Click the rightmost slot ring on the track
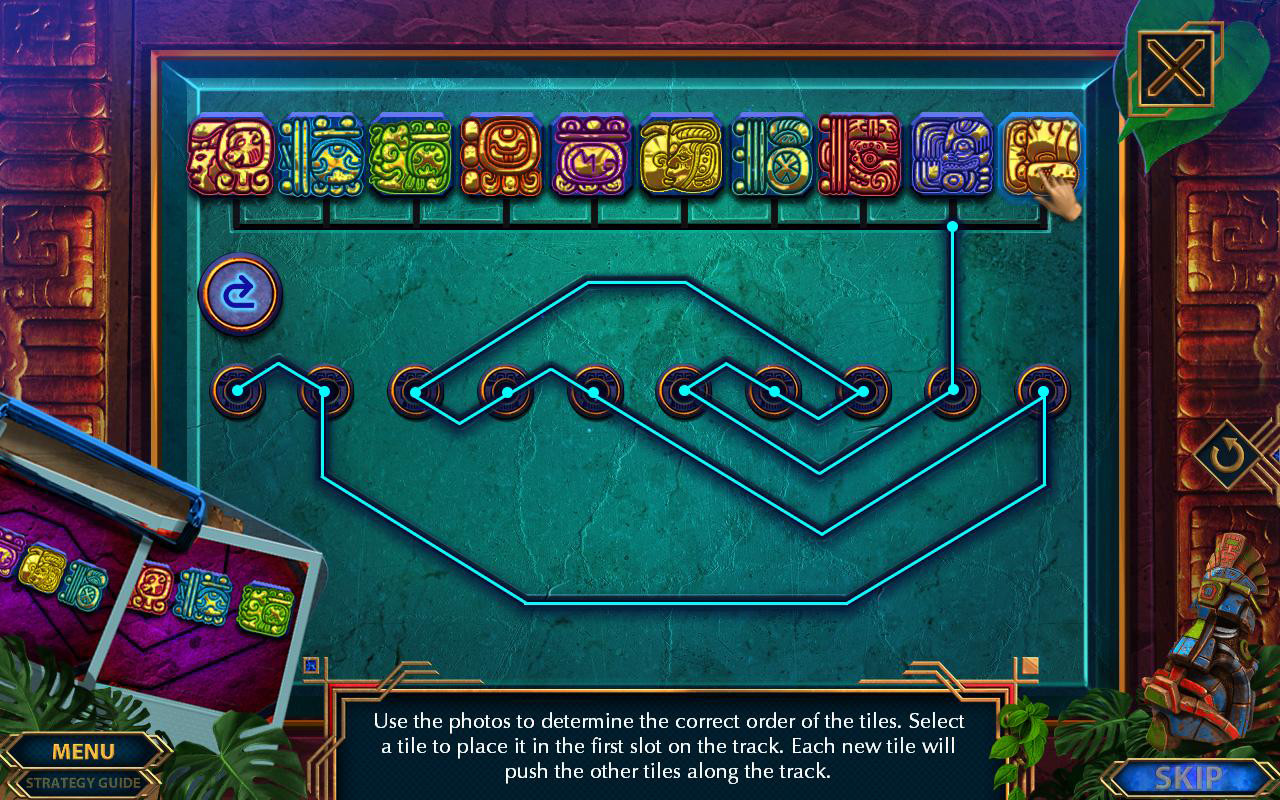The height and width of the screenshot is (800, 1280). [x=1042, y=390]
